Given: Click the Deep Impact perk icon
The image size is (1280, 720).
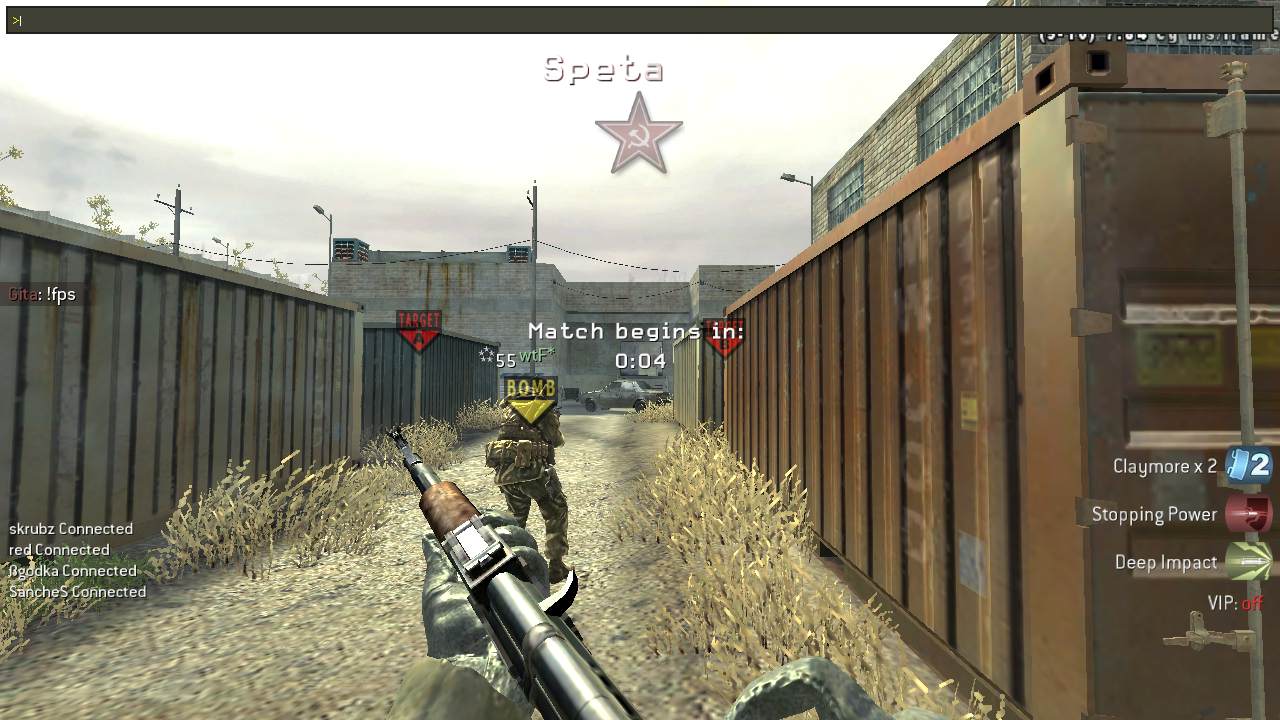Looking at the screenshot, I should click(1248, 562).
